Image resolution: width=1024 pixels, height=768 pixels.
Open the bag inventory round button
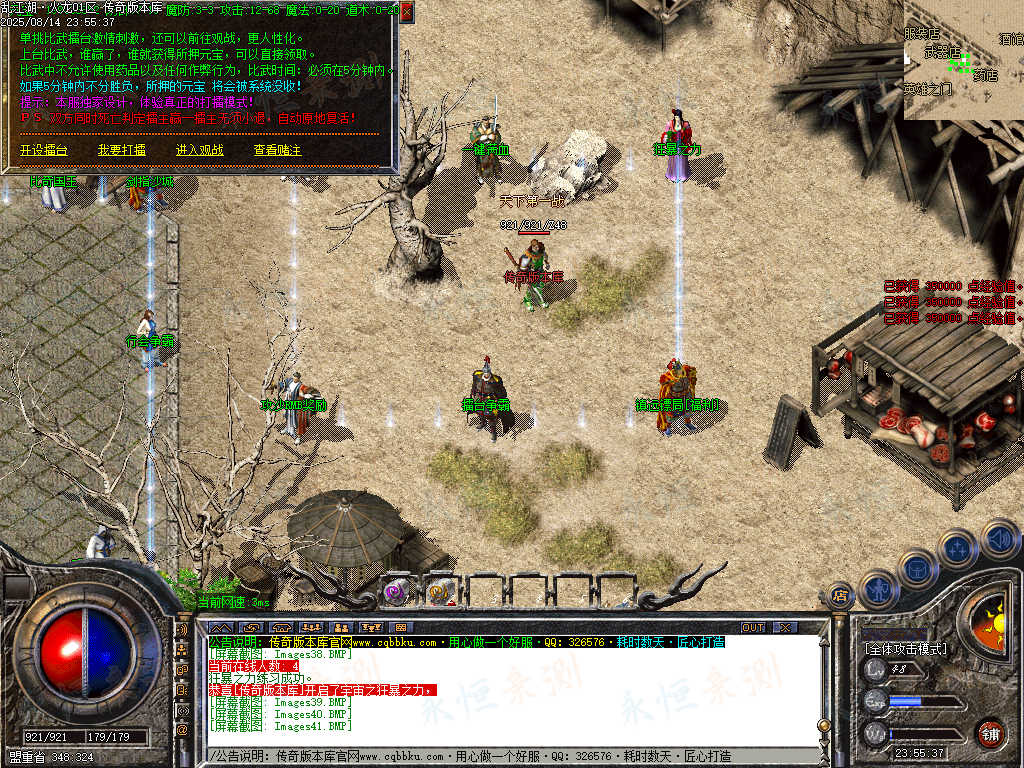[916, 569]
